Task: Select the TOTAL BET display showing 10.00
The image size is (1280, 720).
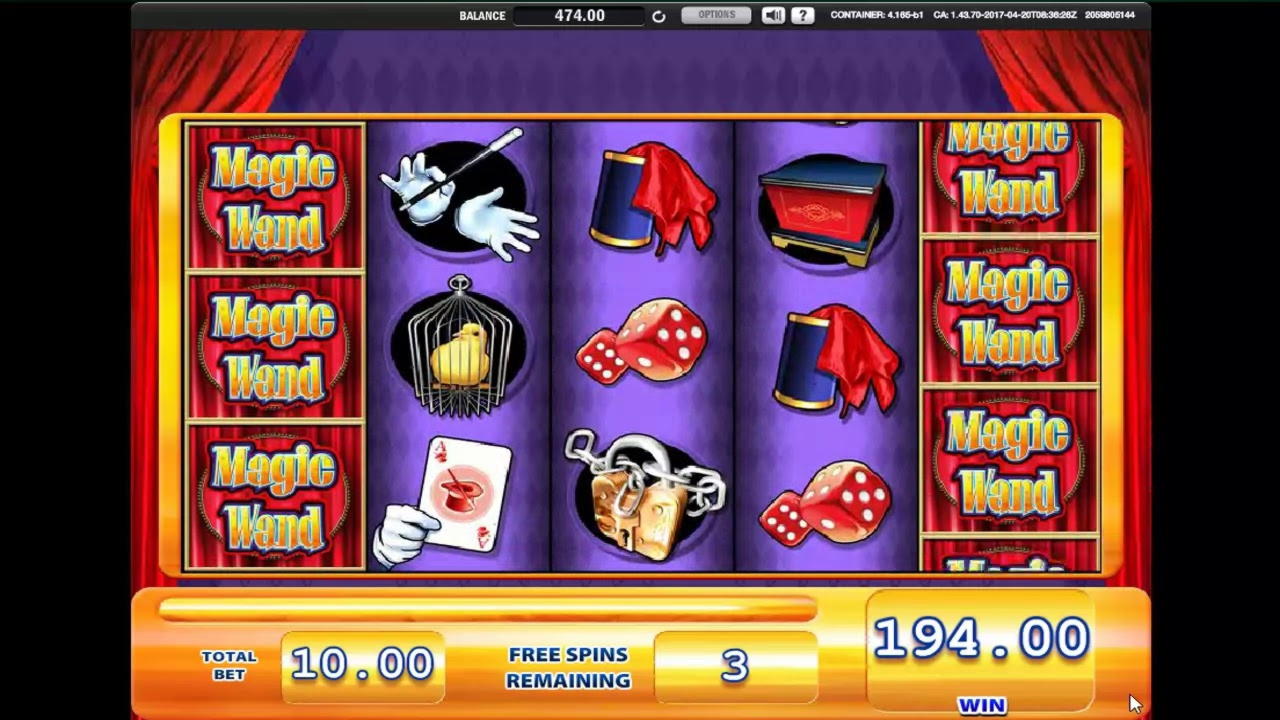Action: click(362, 663)
